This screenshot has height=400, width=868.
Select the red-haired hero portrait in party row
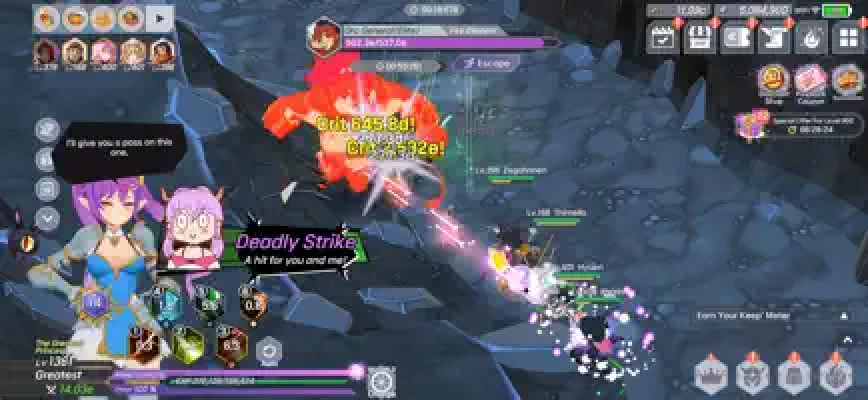[x=46, y=51]
